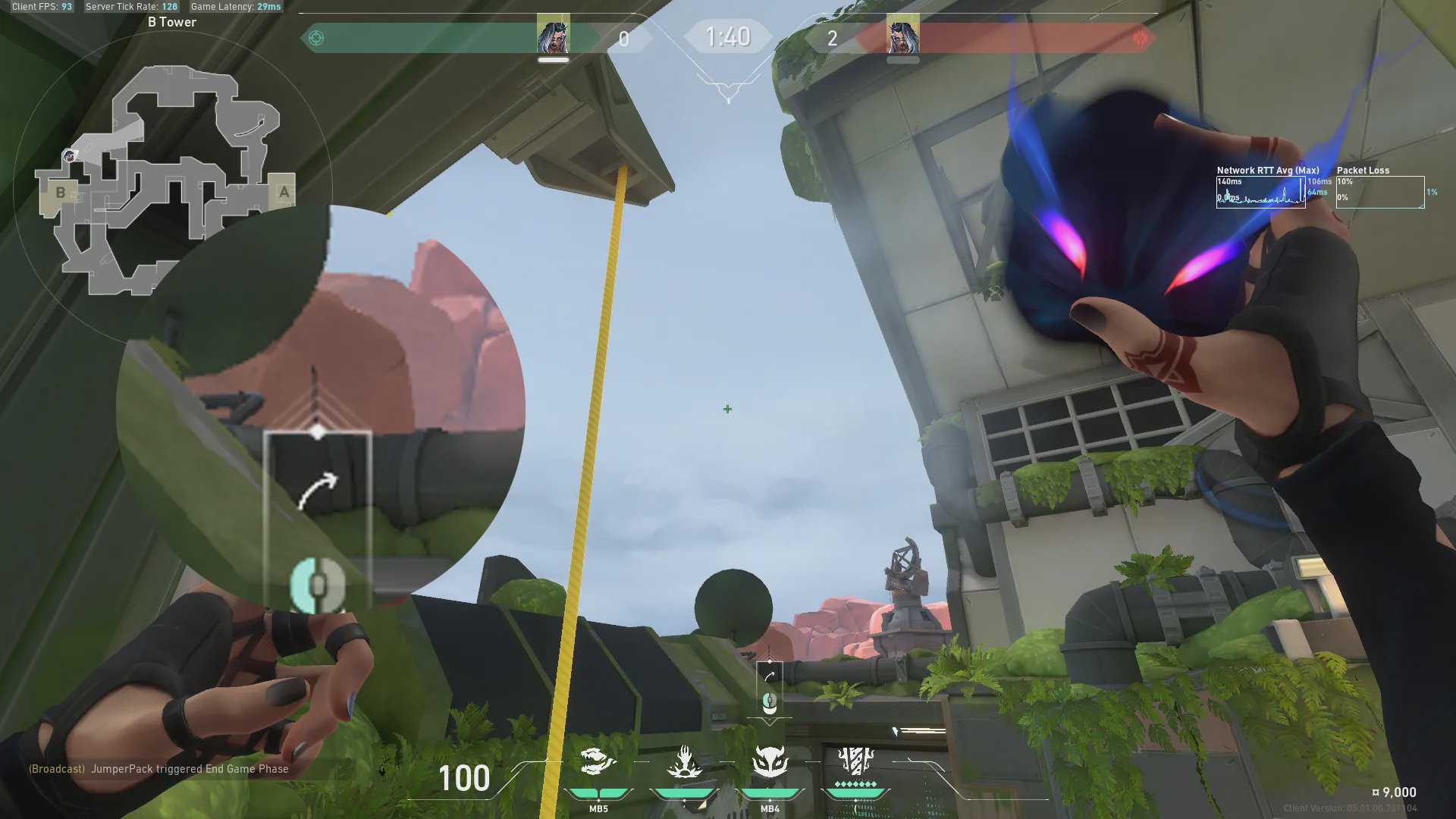Viewport: 1456px width, 819px height.
Task: Select the green team player portrait
Action: pos(553,35)
